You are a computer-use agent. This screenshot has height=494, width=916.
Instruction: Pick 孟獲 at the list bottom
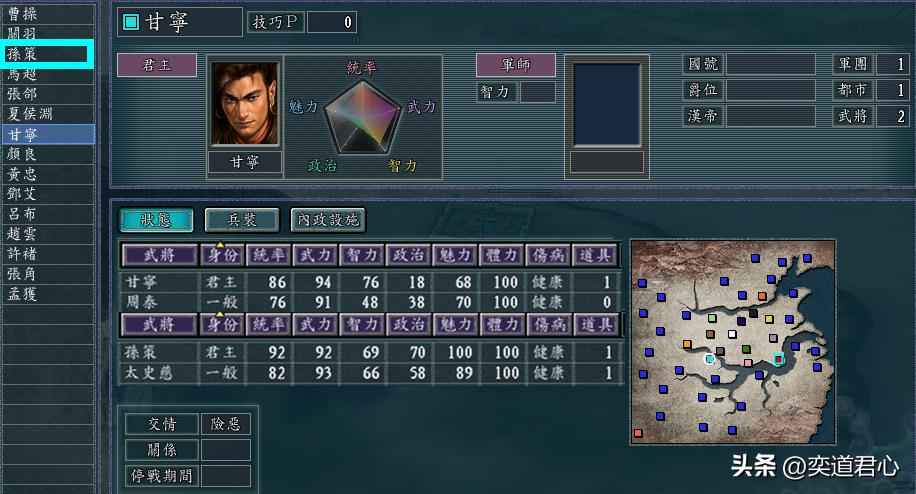(22, 294)
